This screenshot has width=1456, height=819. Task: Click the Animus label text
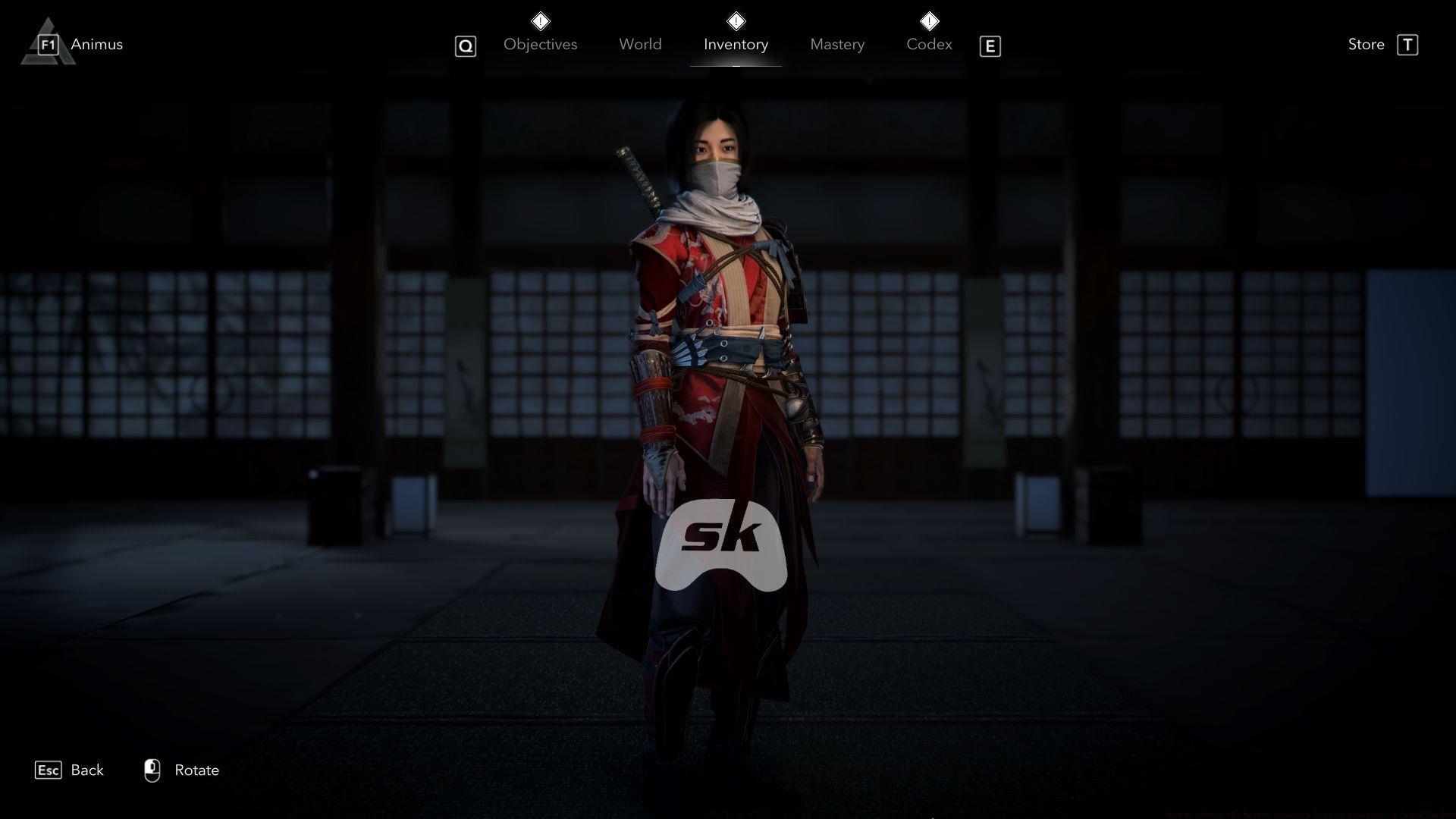click(96, 44)
